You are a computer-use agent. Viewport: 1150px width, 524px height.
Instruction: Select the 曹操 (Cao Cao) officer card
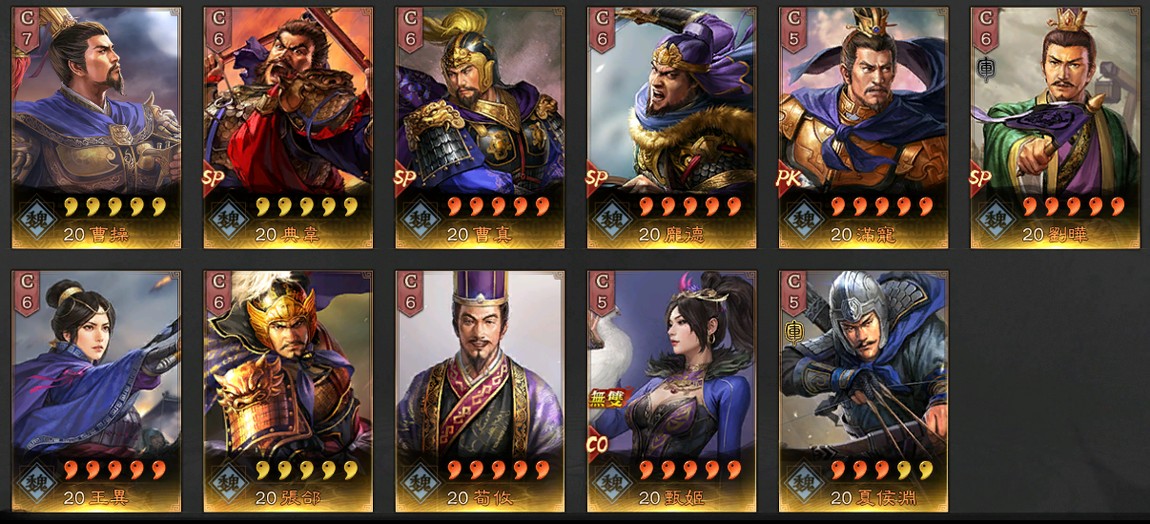pyautogui.click(x=96, y=128)
